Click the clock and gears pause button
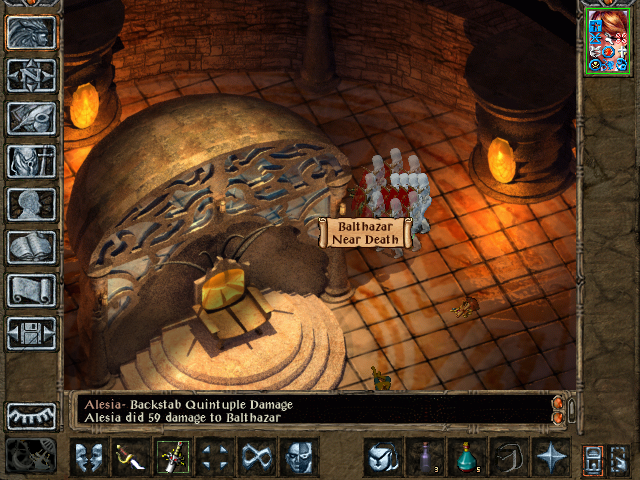The height and width of the screenshot is (480, 640). tap(31, 456)
